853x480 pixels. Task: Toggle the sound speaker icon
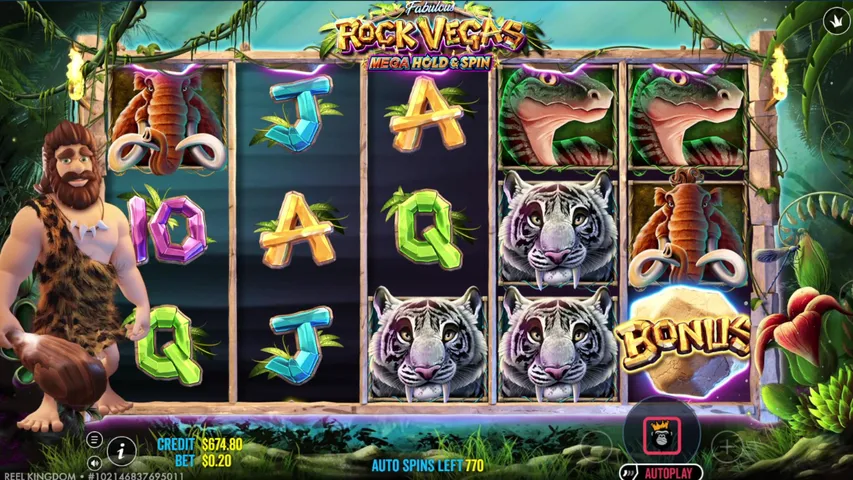click(94, 462)
